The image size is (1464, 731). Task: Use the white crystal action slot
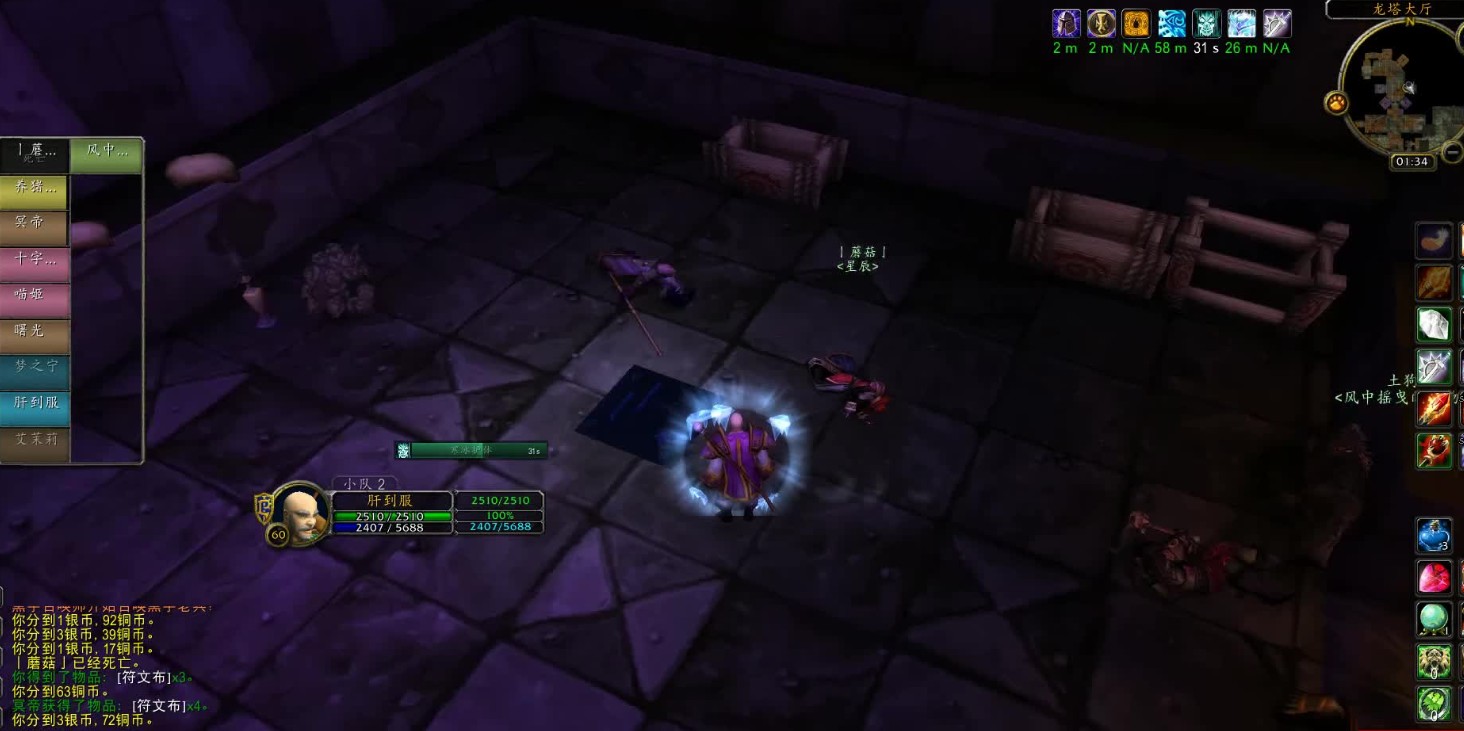1433,325
